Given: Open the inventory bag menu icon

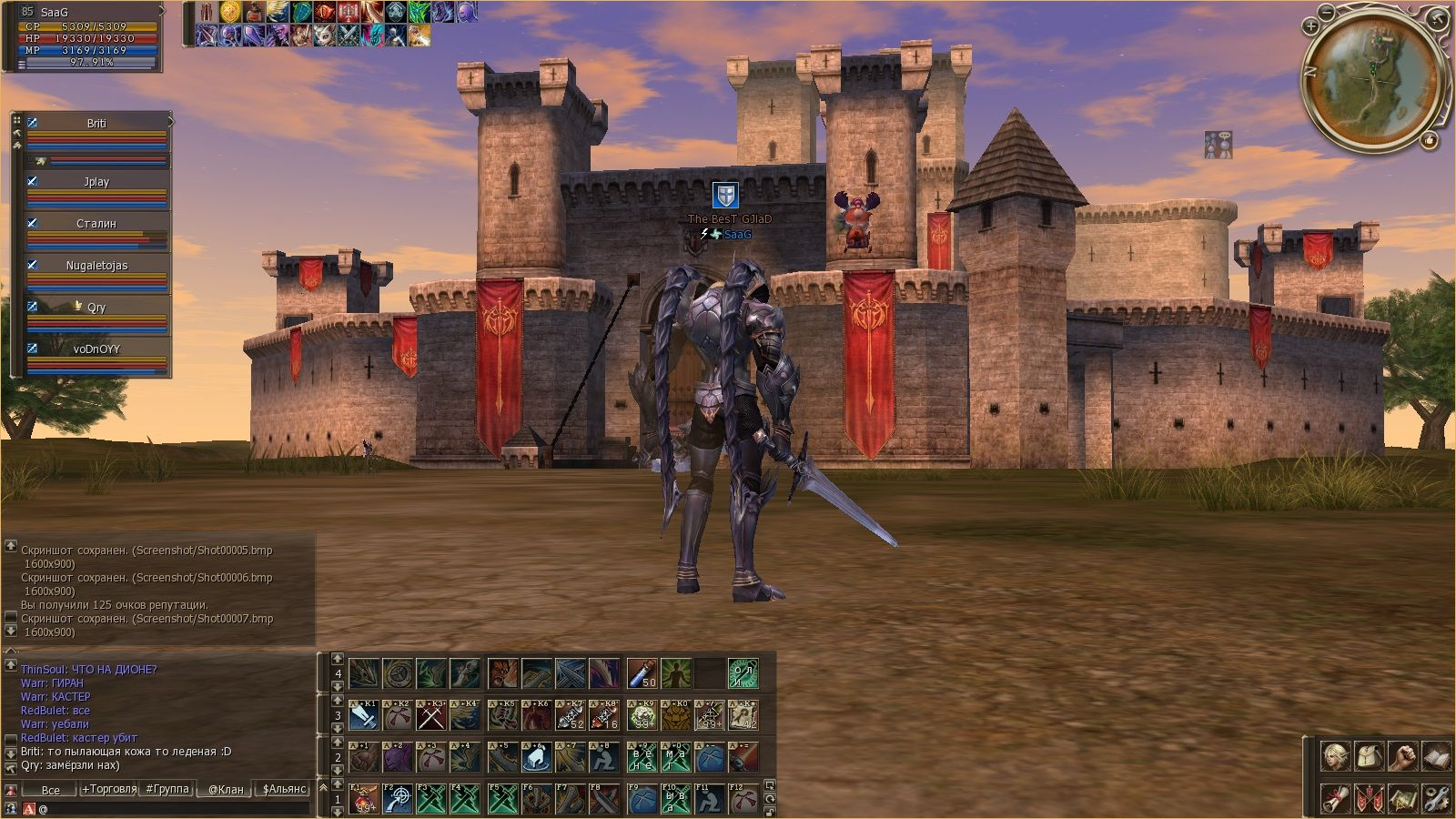Looking at the screenshot, I should click(x=1369, y=756).
